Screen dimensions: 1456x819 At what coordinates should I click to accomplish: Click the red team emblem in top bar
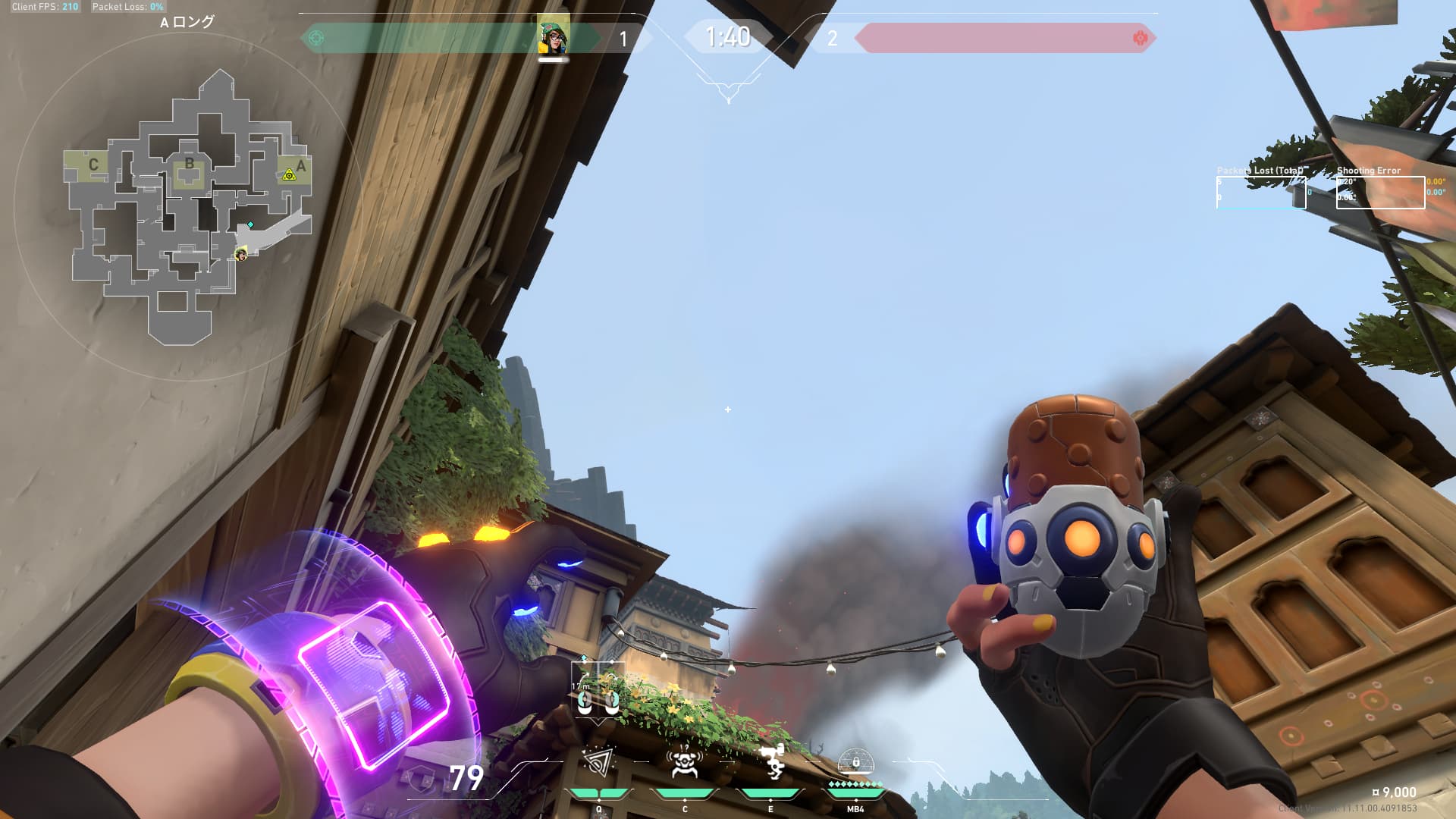(x=1139, y=38)
